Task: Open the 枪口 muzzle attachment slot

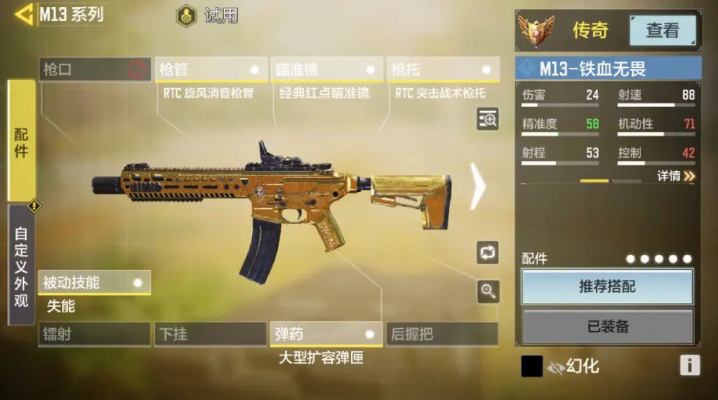Action: click(95, 69)
